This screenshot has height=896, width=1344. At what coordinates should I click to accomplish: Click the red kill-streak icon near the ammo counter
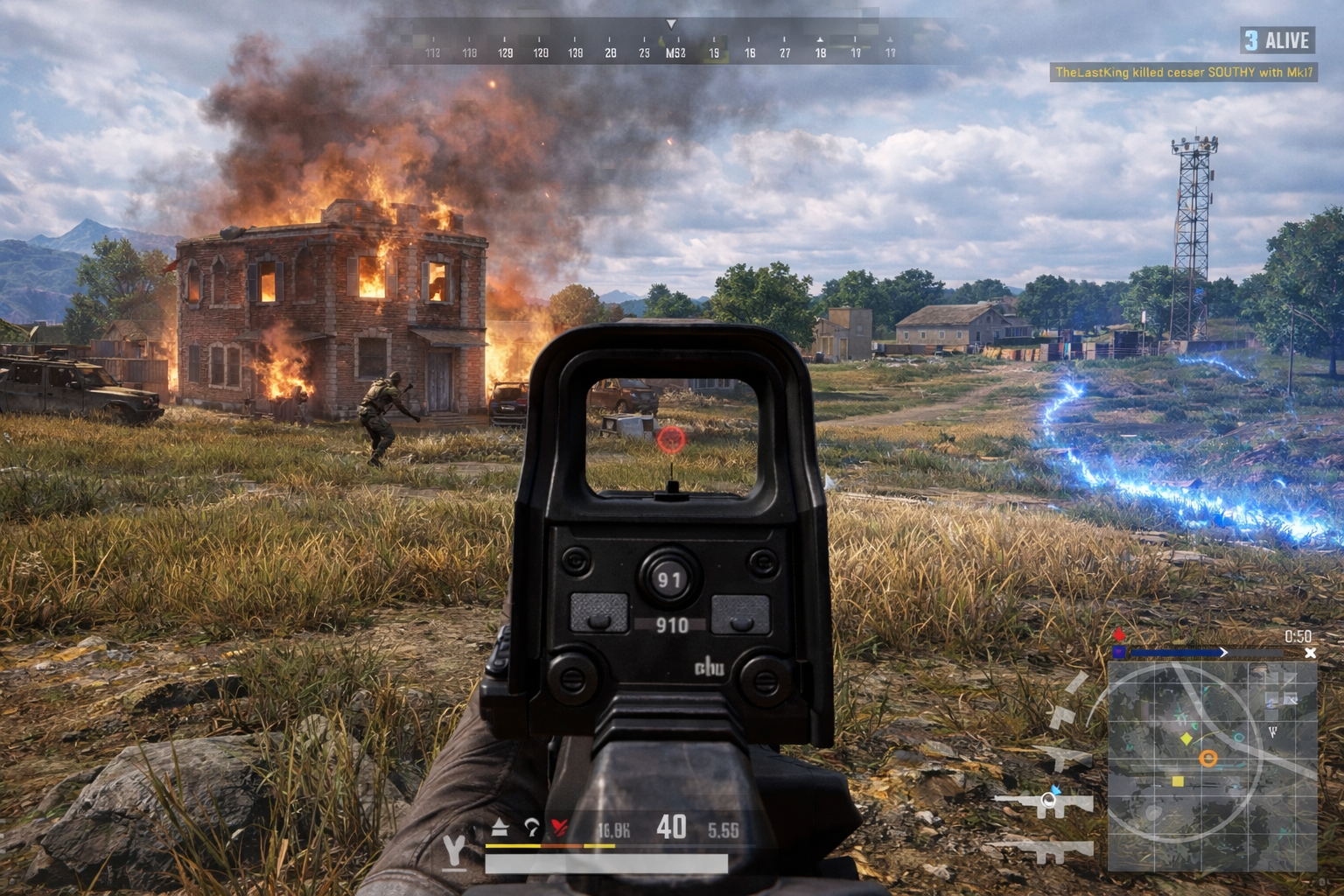click(x=560, y=827)
